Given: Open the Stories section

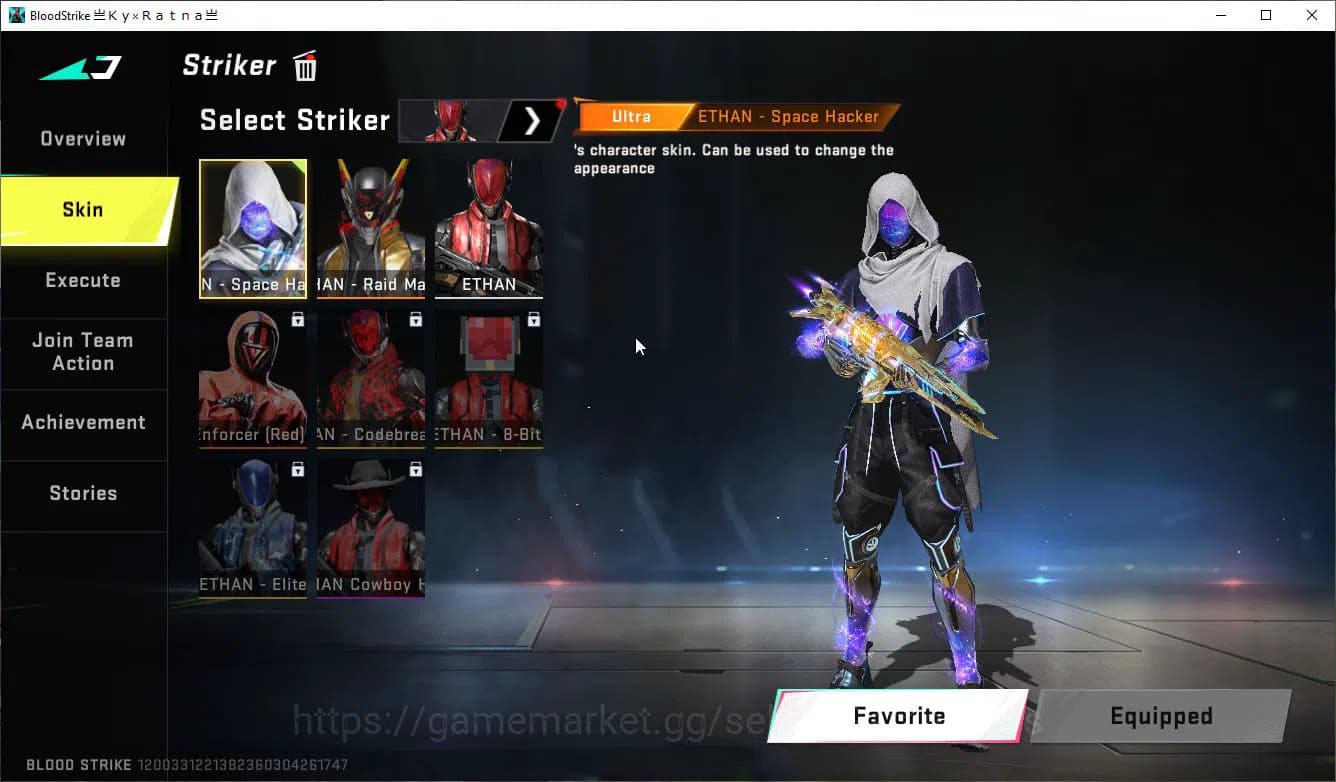Looking at the screenshot, I should click(x=83, y=493).
